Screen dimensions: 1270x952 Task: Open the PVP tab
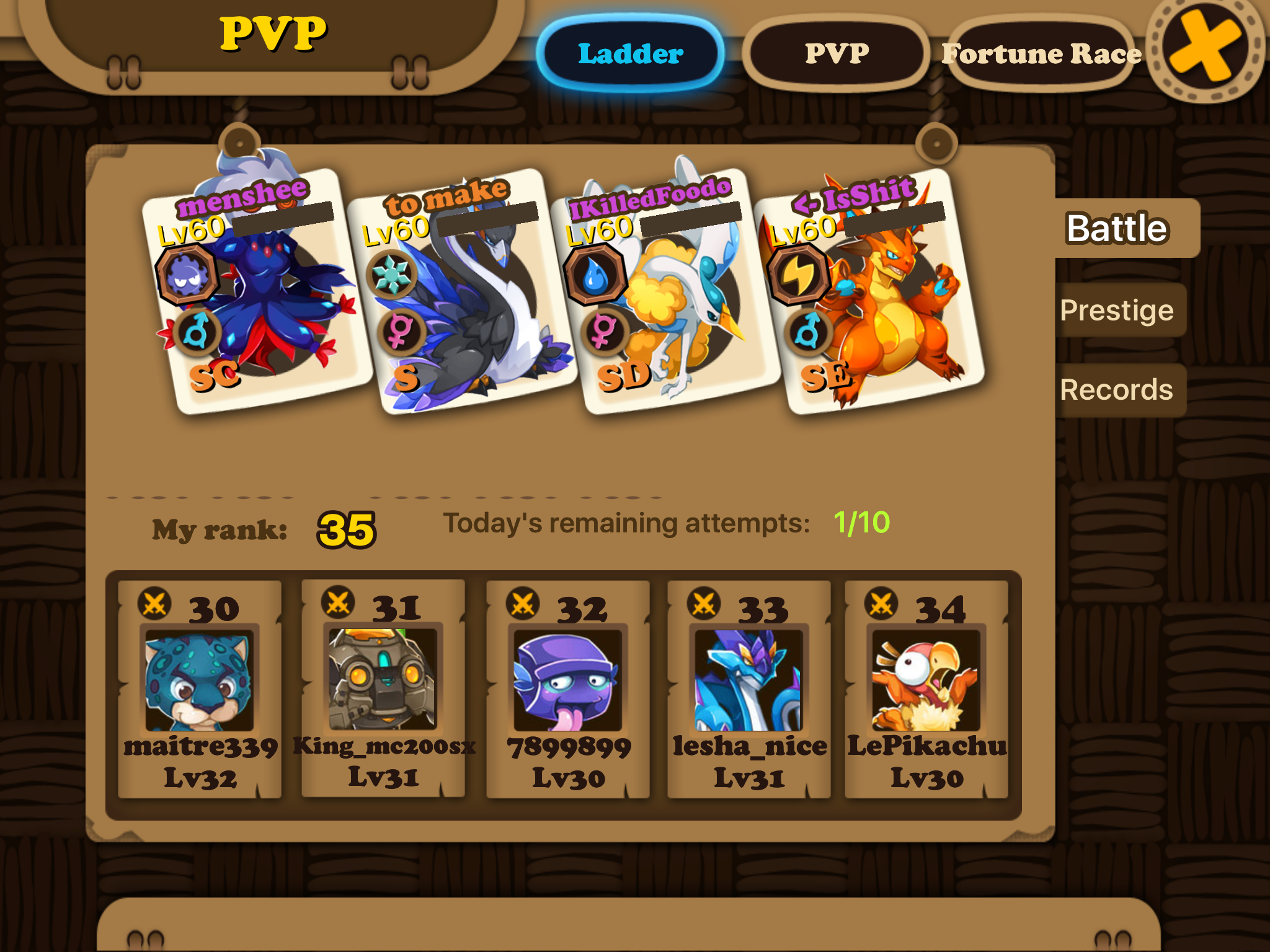[x=837, y=54]
